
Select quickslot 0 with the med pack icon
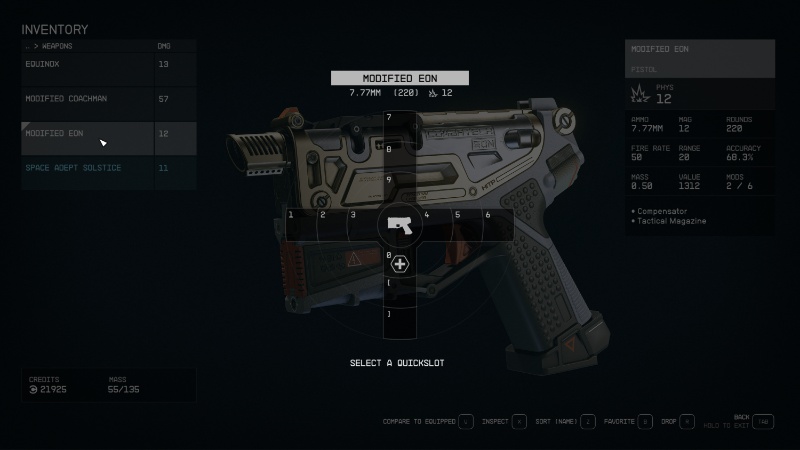(x=399, y=264)
